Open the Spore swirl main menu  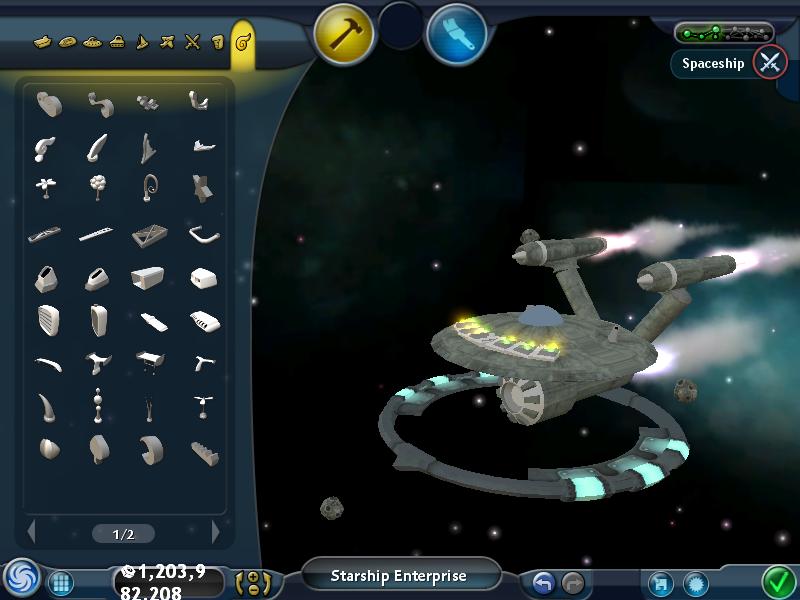(20, 578)
